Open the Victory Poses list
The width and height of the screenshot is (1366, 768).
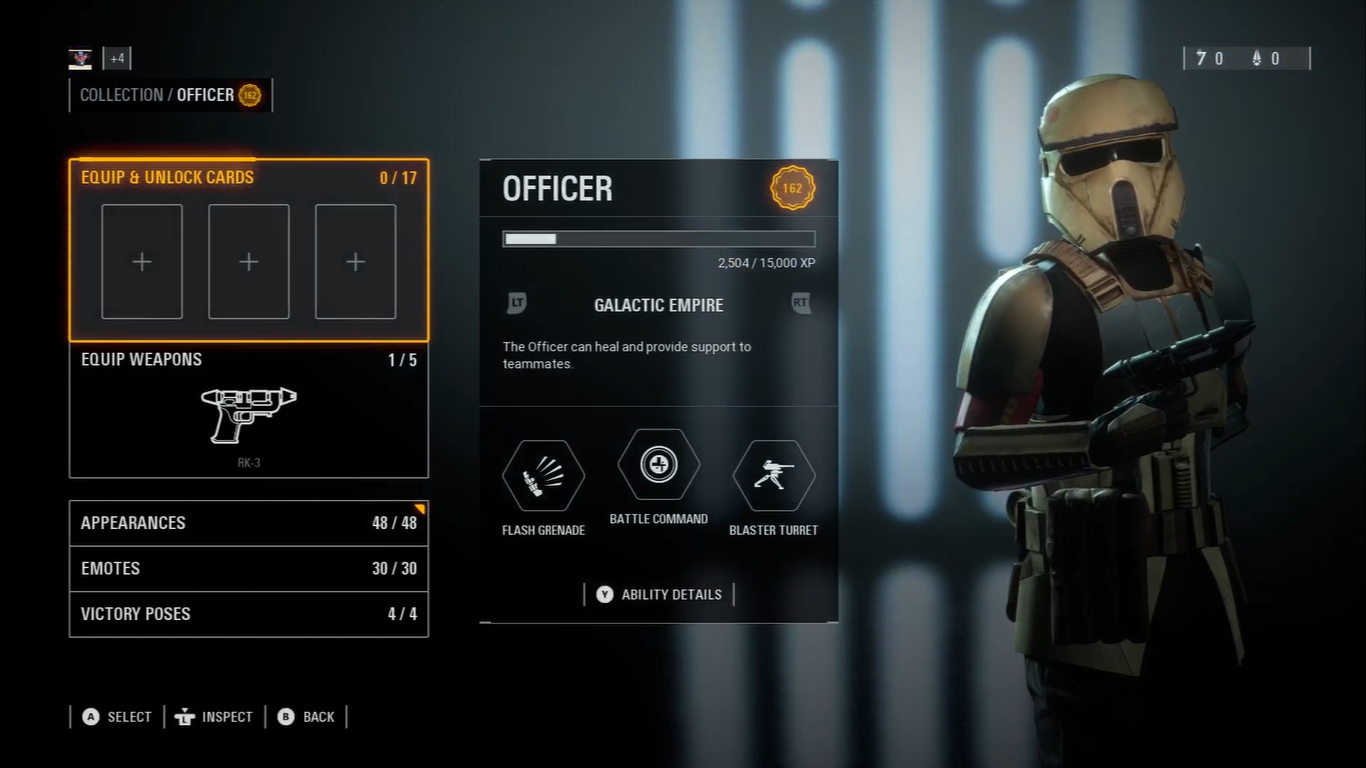(248, 614)
